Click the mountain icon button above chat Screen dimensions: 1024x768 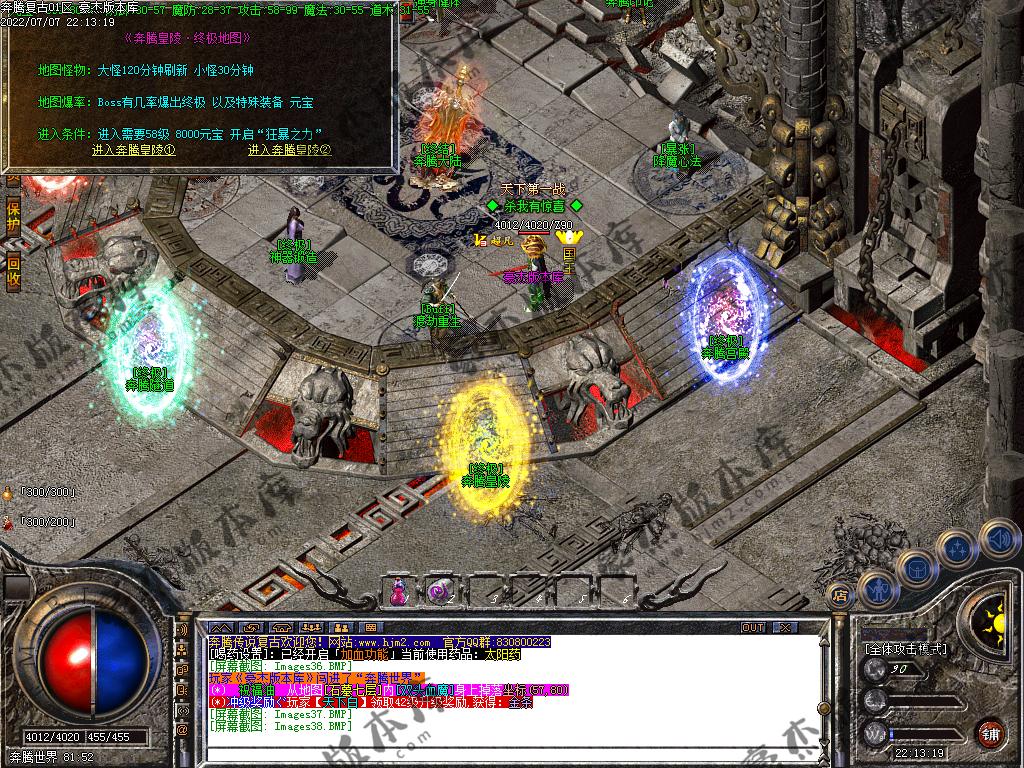(x=221, y=627)
